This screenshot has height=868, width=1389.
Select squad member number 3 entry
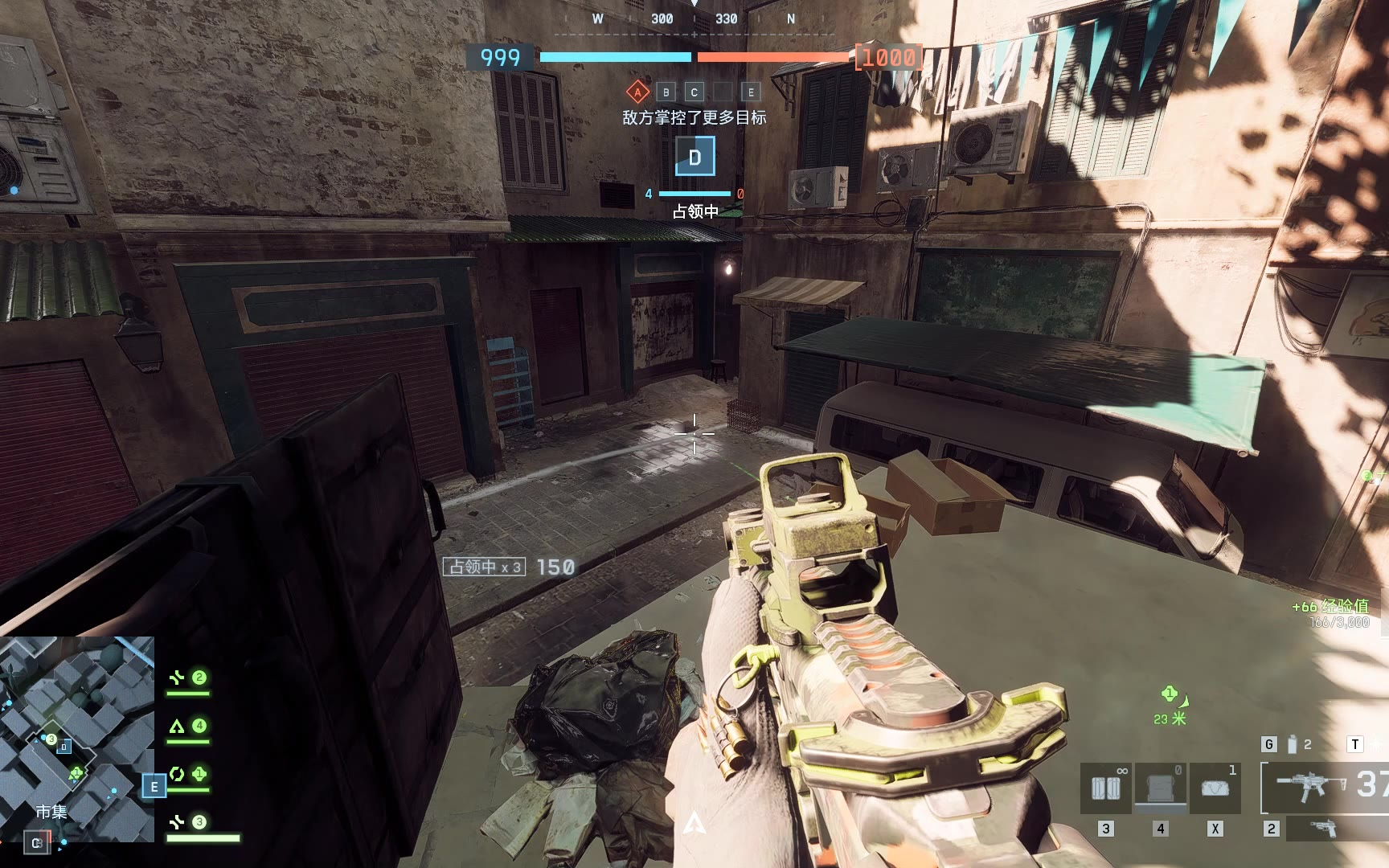[190, 822]
